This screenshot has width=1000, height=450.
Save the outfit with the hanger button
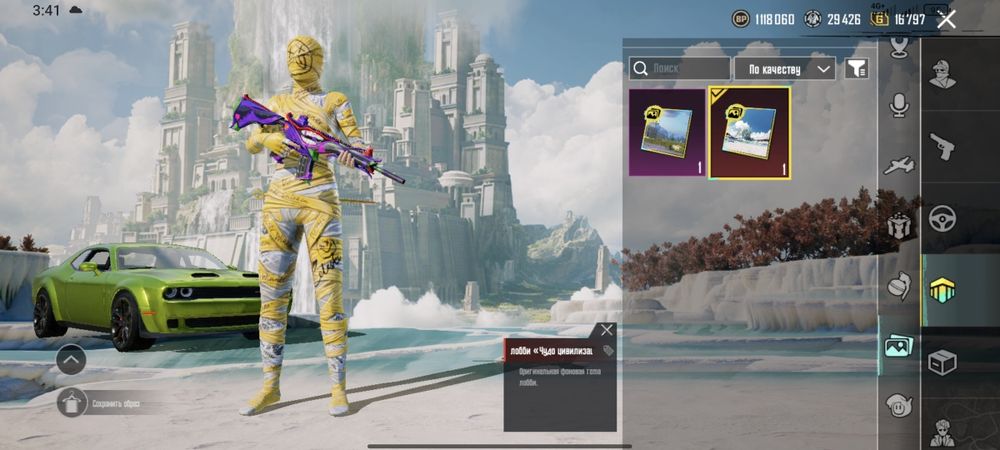(x=72, y=403)
